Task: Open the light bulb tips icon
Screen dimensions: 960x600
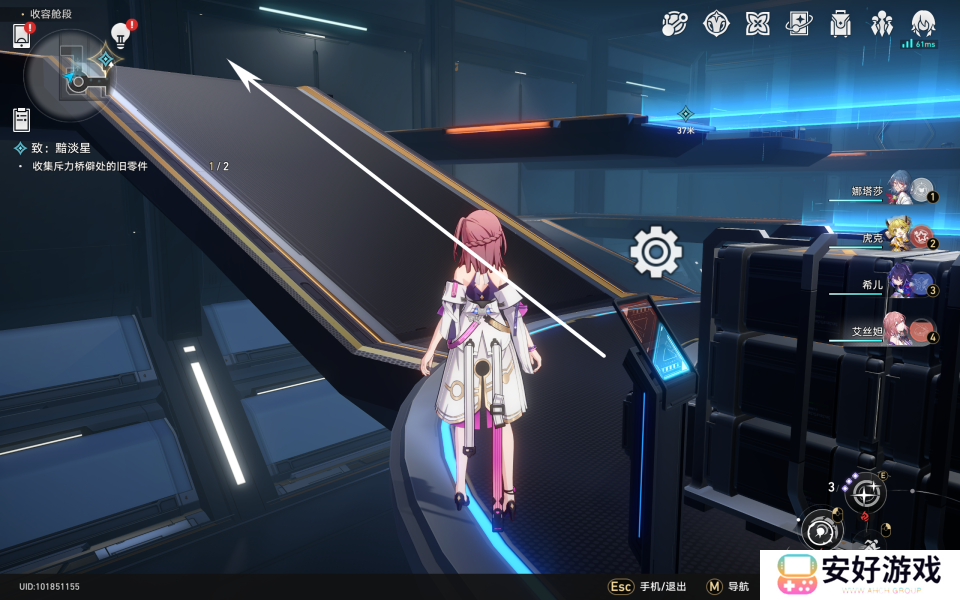Action: click(x=121, y=36)
